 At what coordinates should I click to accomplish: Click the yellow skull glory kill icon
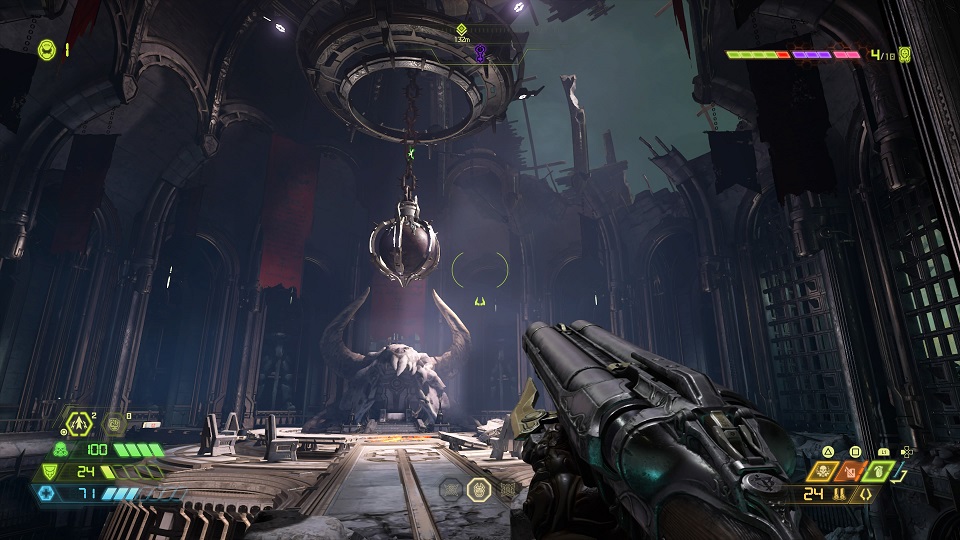(x=822, y=470)
